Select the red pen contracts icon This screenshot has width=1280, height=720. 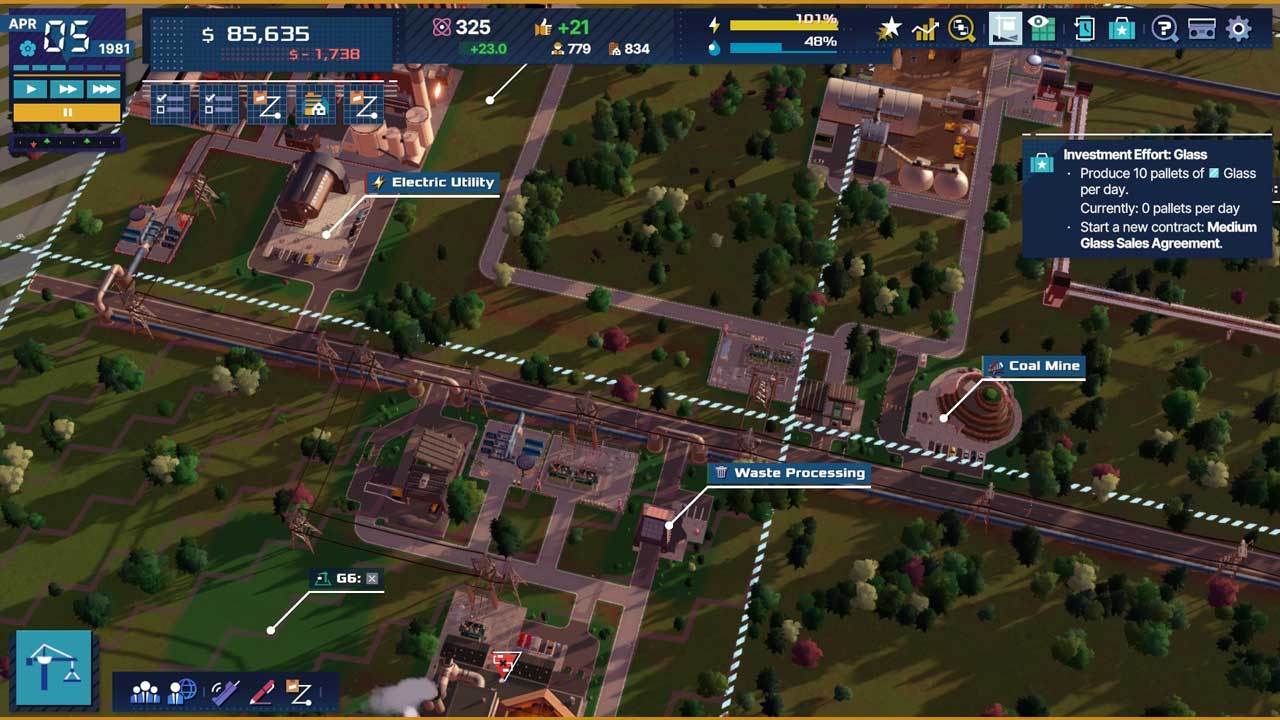tap(261, 691)
